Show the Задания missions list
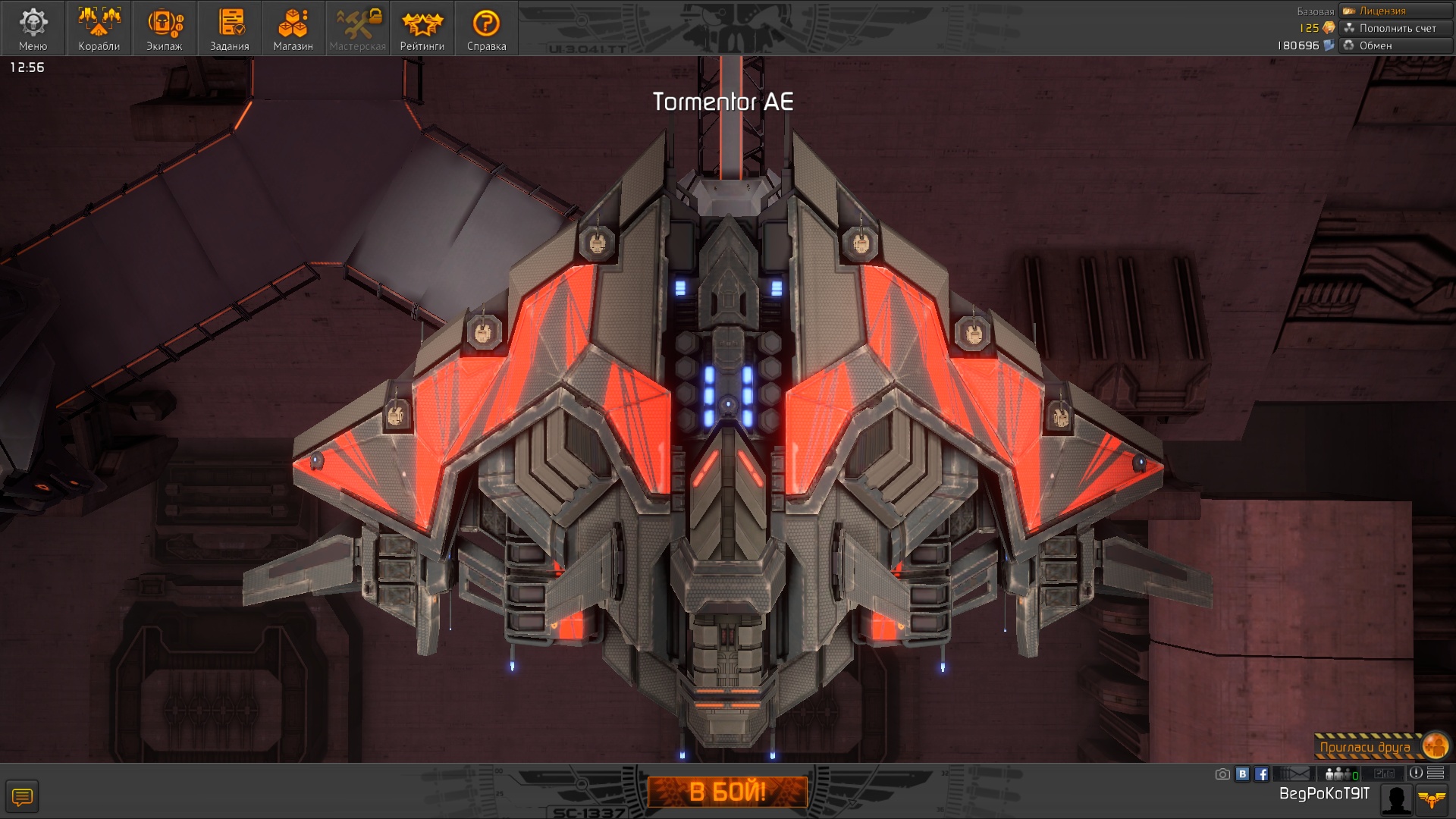 [x=229, y=28]
